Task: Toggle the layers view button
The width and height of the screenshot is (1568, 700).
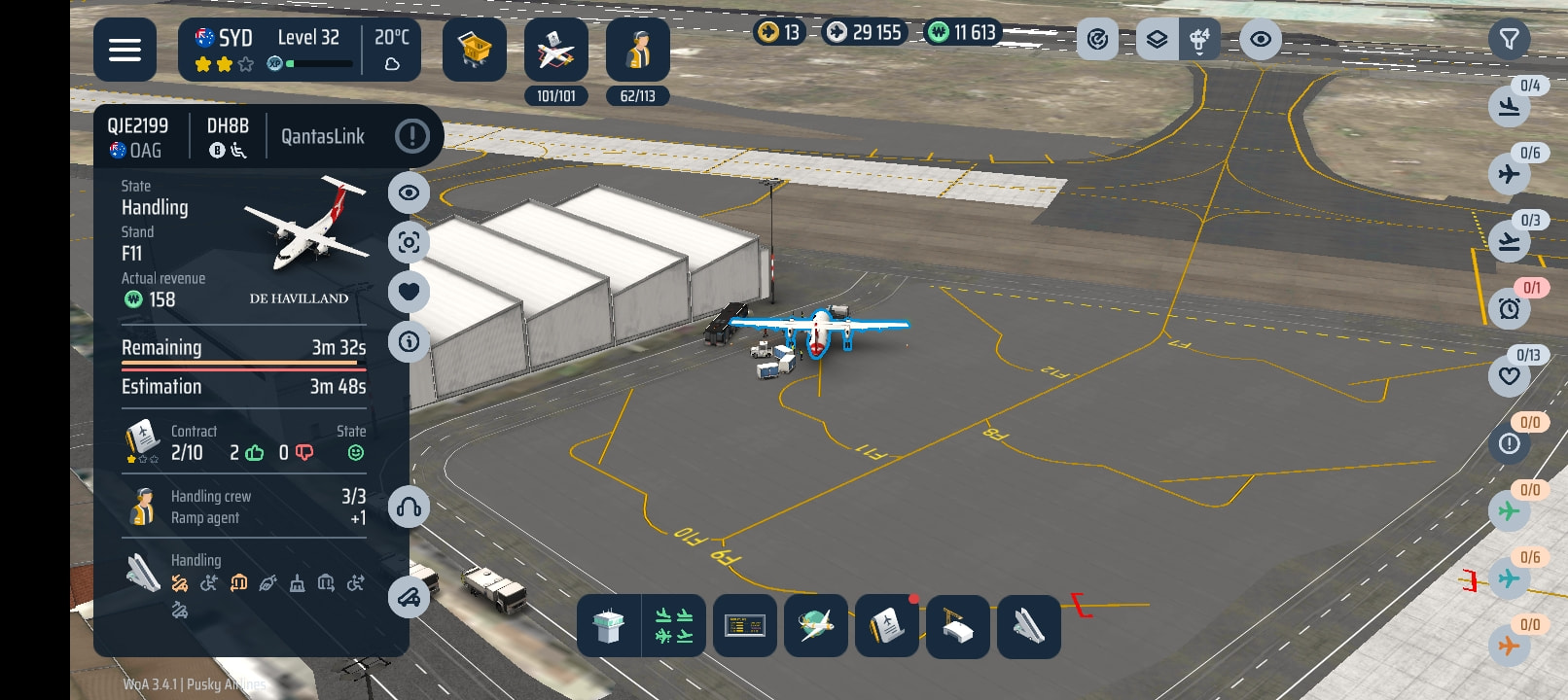Action: point(1157,40)
